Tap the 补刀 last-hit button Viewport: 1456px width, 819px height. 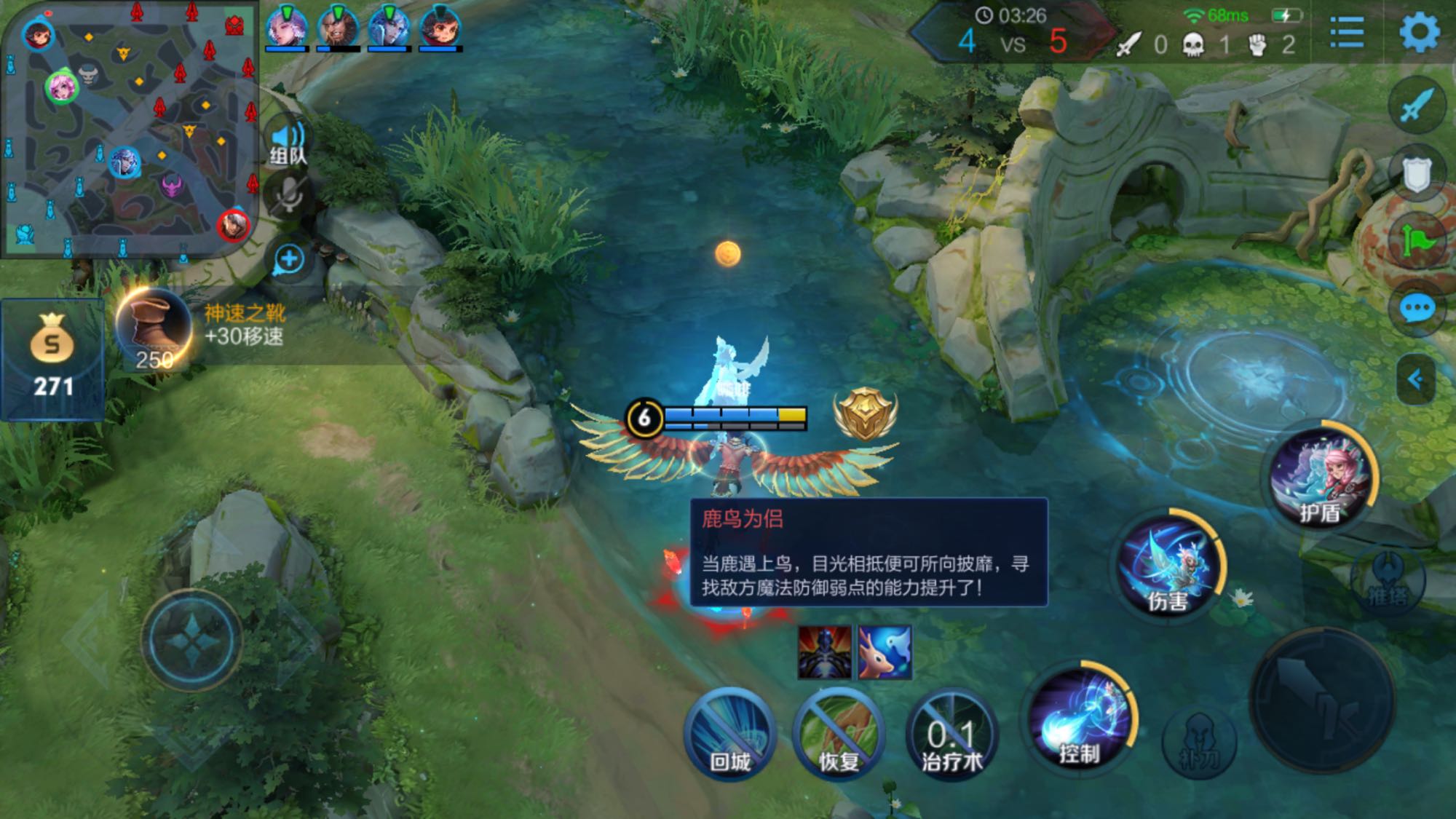tap(1199, 741)
